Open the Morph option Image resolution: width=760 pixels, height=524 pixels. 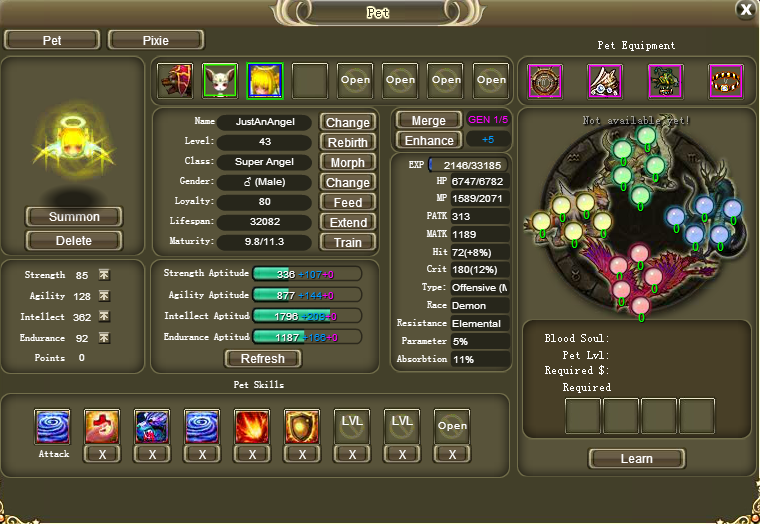click(x=347, y=162)
